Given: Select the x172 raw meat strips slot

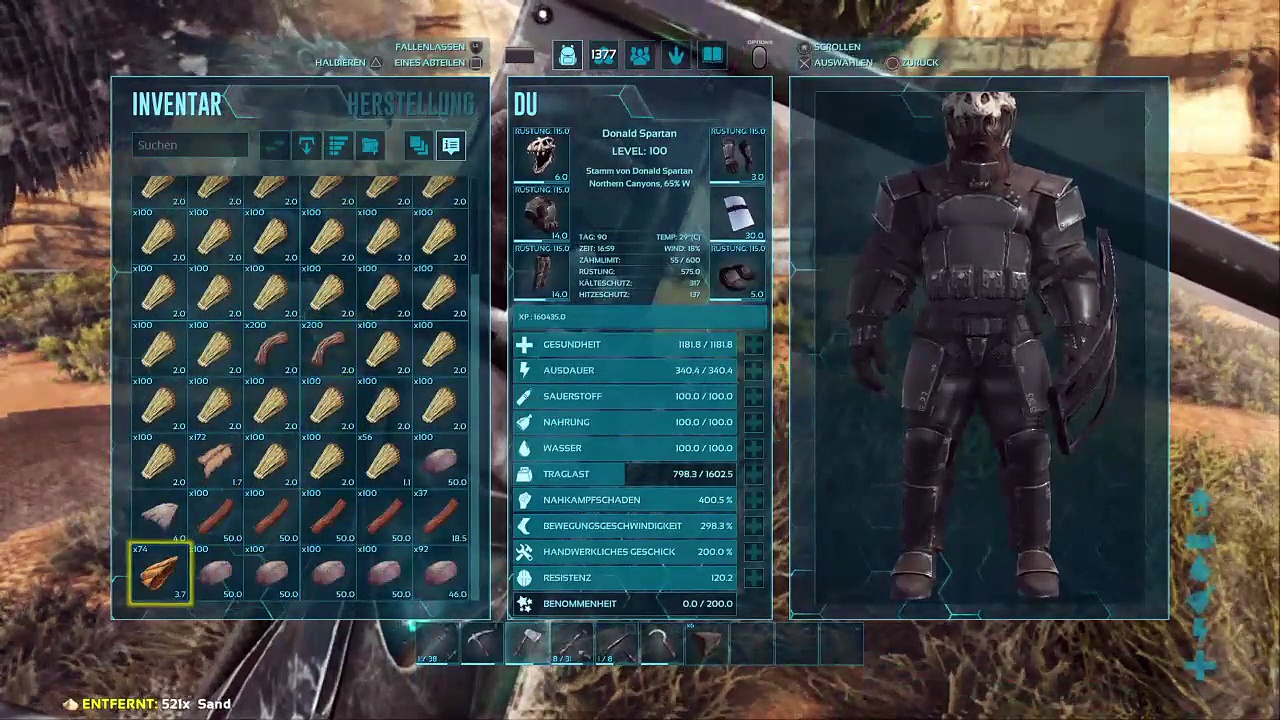Looking at the screenshot, I should 216,462.
